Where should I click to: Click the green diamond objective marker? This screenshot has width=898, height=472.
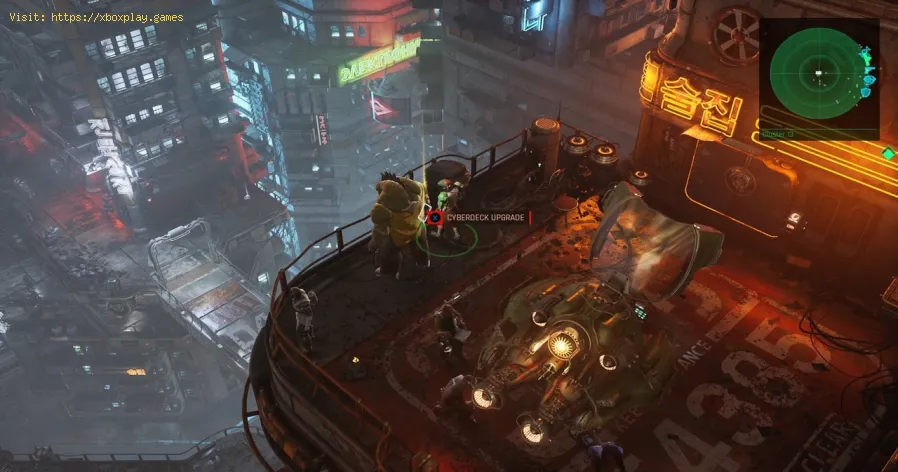coord(888,153)
